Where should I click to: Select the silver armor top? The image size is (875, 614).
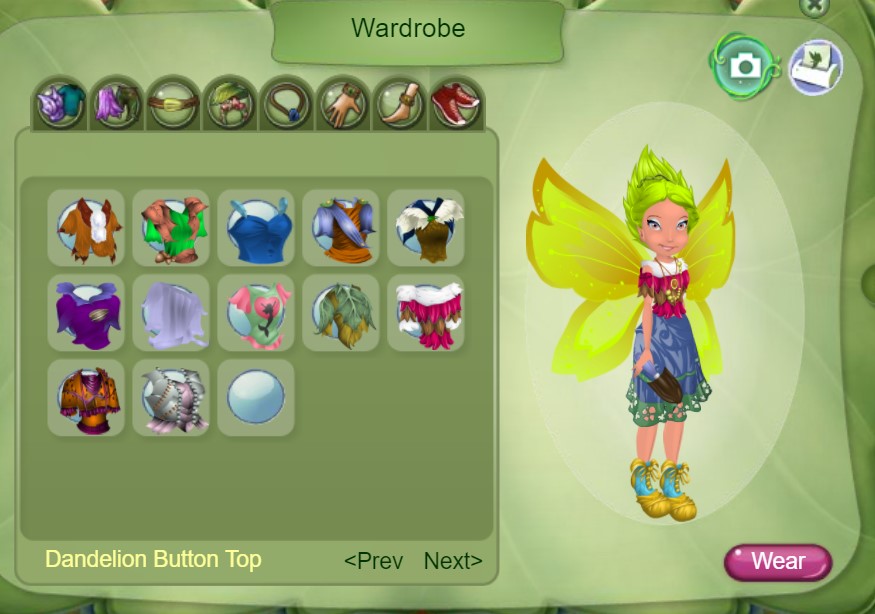[x=171, y=398]
